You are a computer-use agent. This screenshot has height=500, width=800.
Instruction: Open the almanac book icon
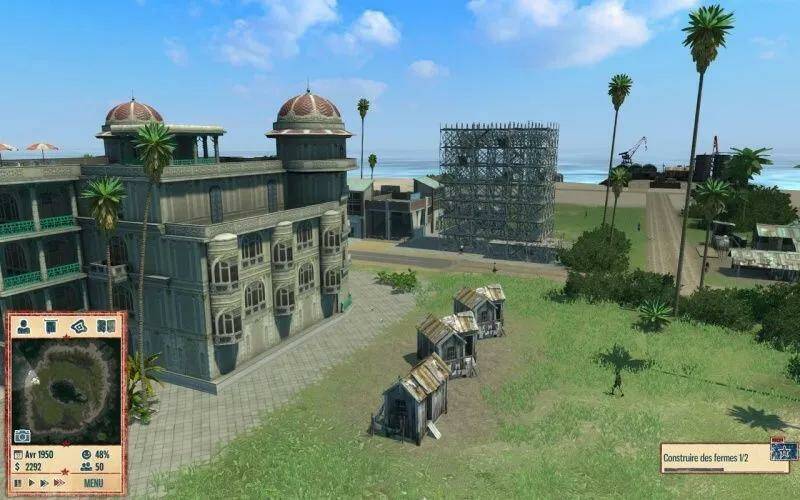(106, 327)
